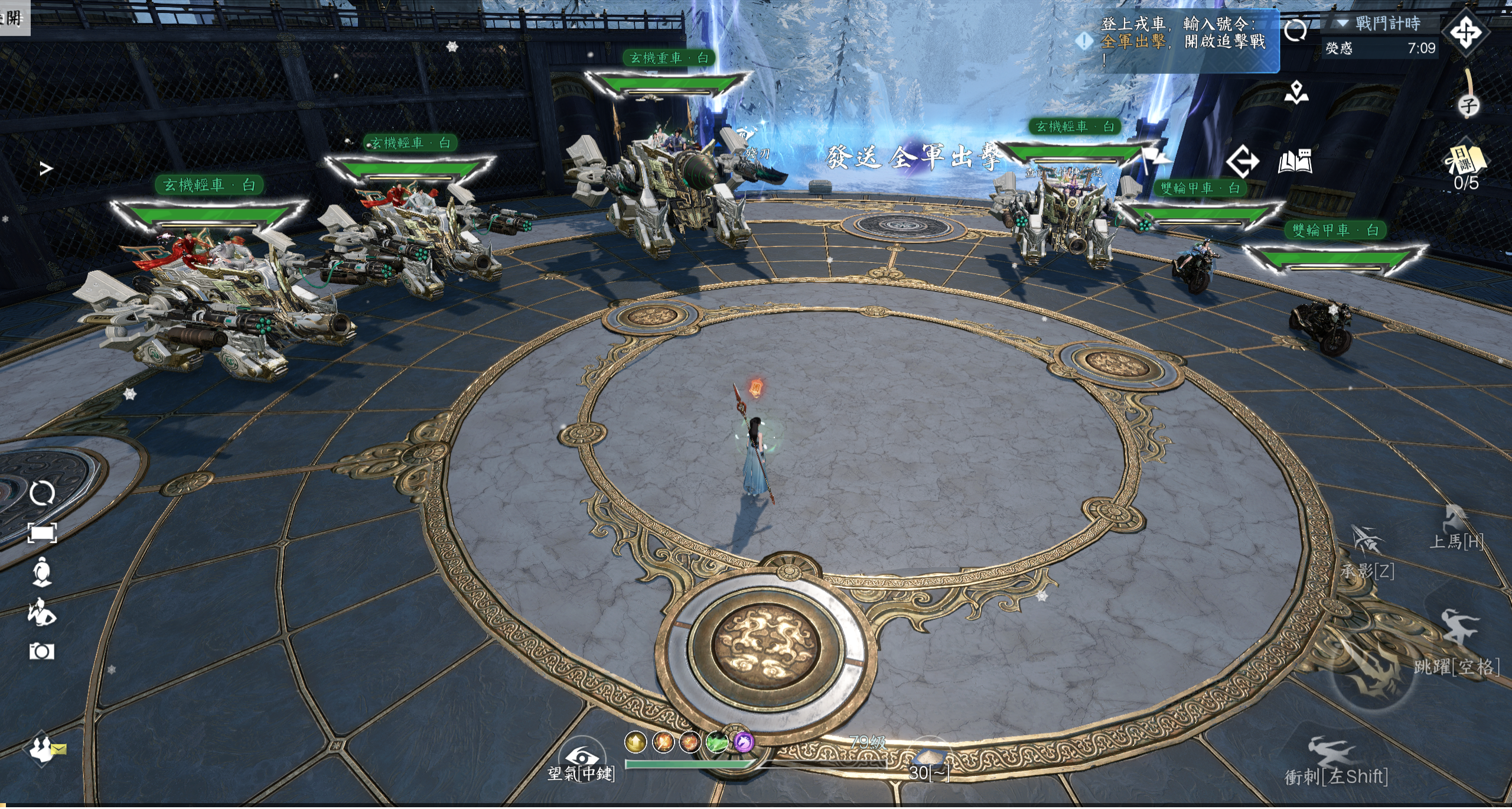Screen dimensions: 1512x809
Task: Click the circular refresh icon beside the quest tracker
Action: tap(1295, 30)
